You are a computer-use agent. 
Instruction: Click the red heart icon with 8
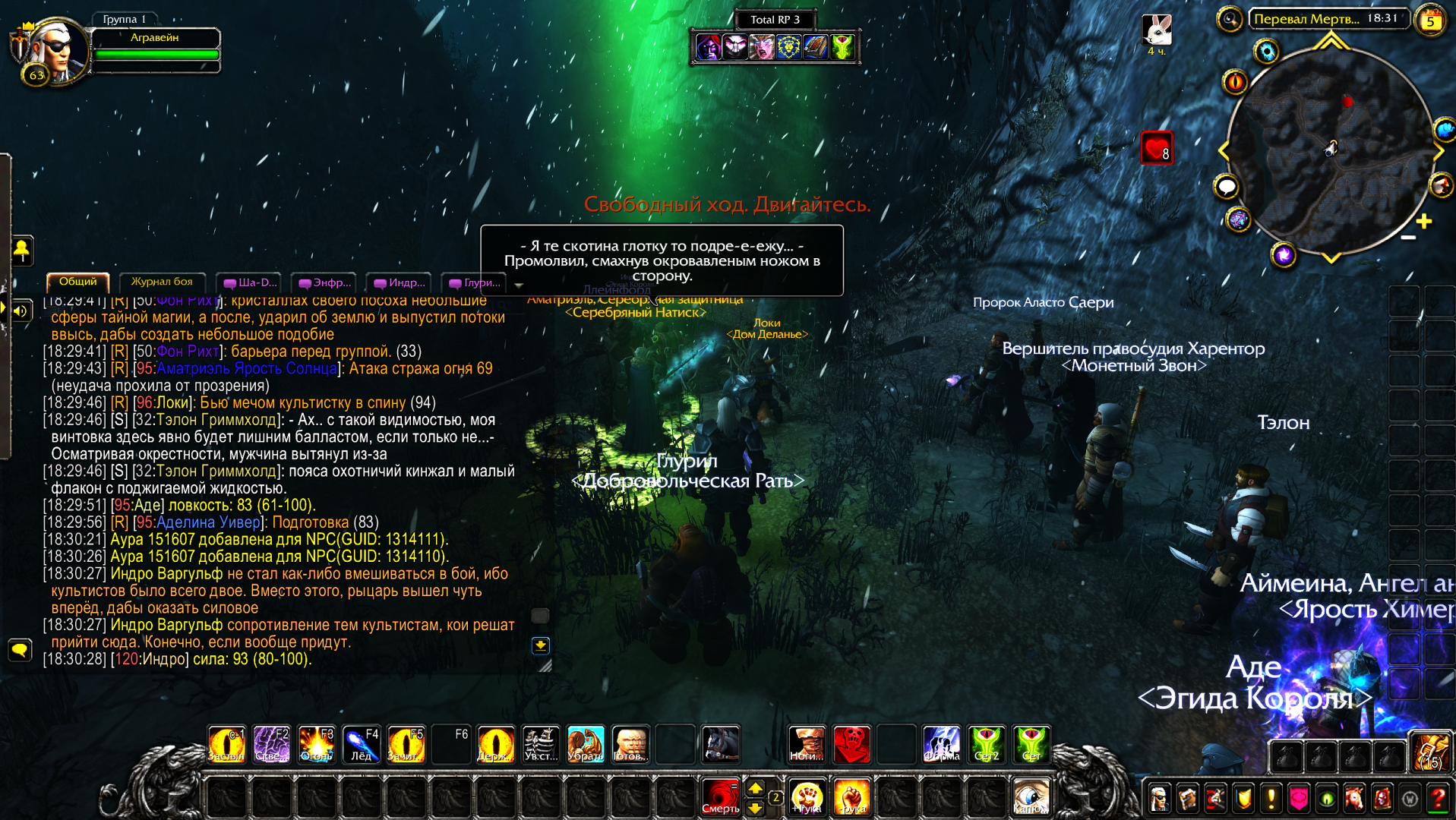coord(1156,148)
